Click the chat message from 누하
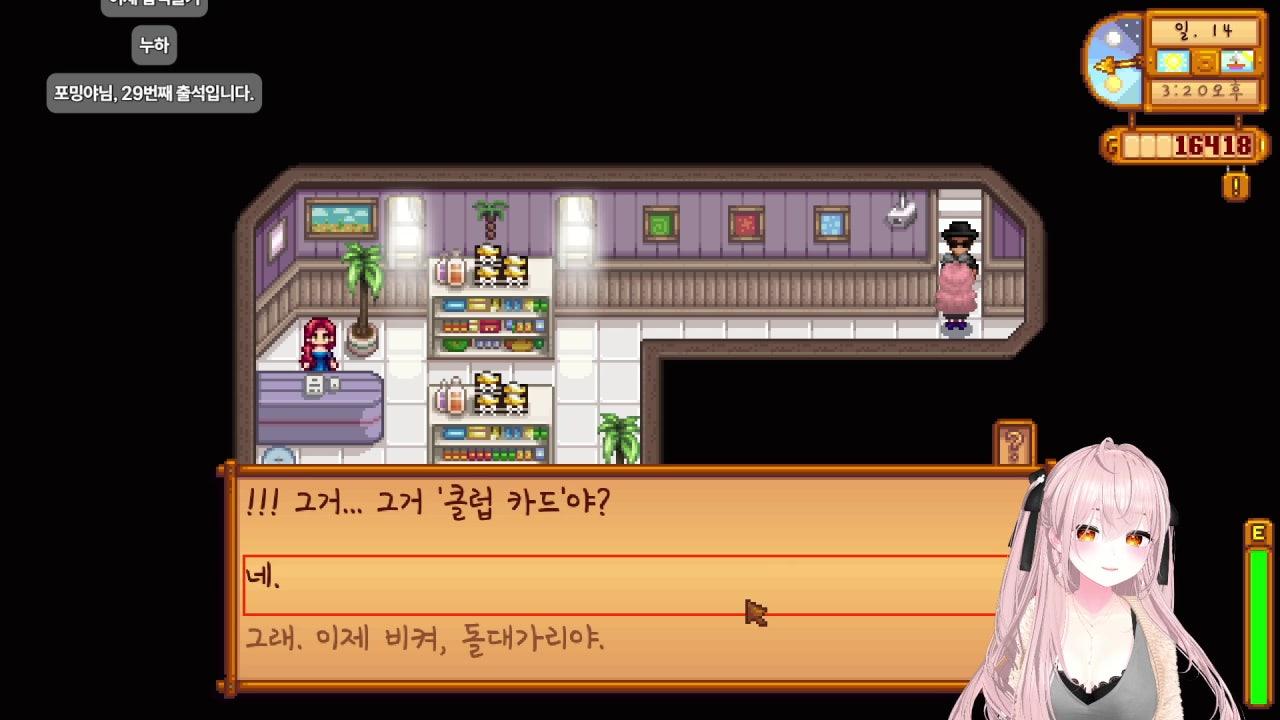 click(x=152, y=46)
